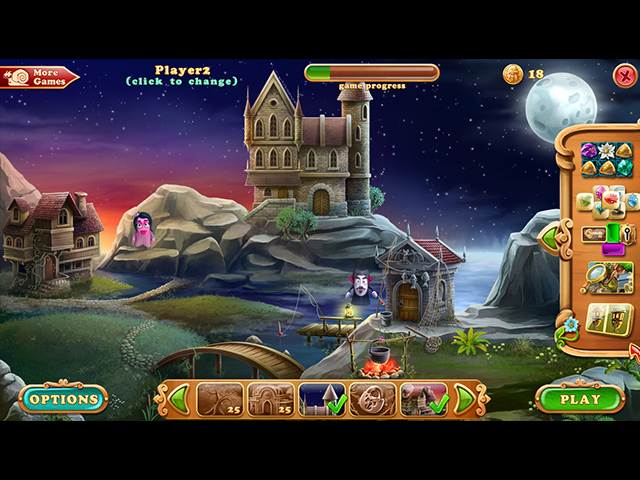640x480 pixels.
Task: Open the Options menu
Action: pos(63,399)
